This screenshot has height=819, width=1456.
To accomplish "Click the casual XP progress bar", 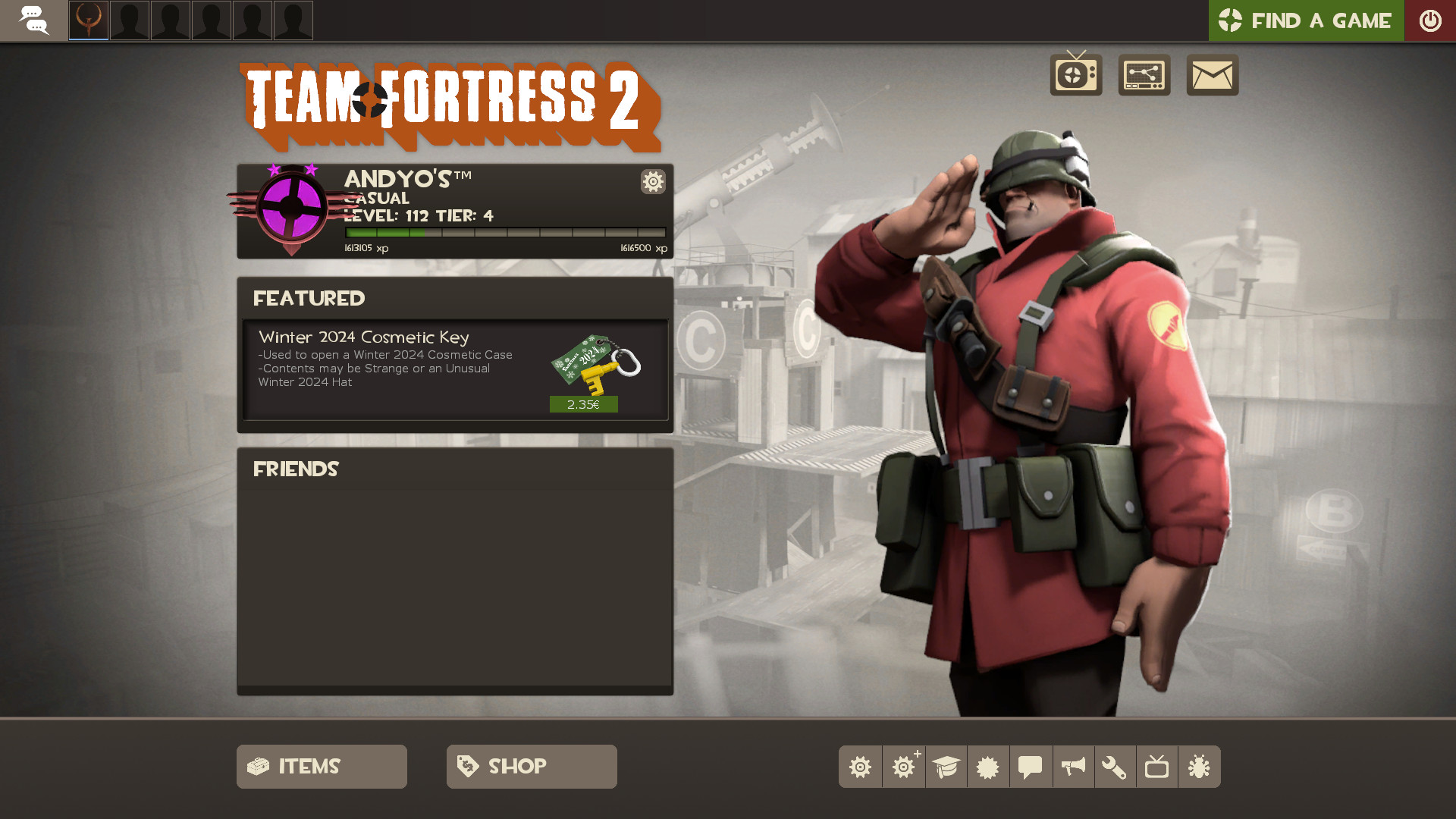I will point(504,232).
